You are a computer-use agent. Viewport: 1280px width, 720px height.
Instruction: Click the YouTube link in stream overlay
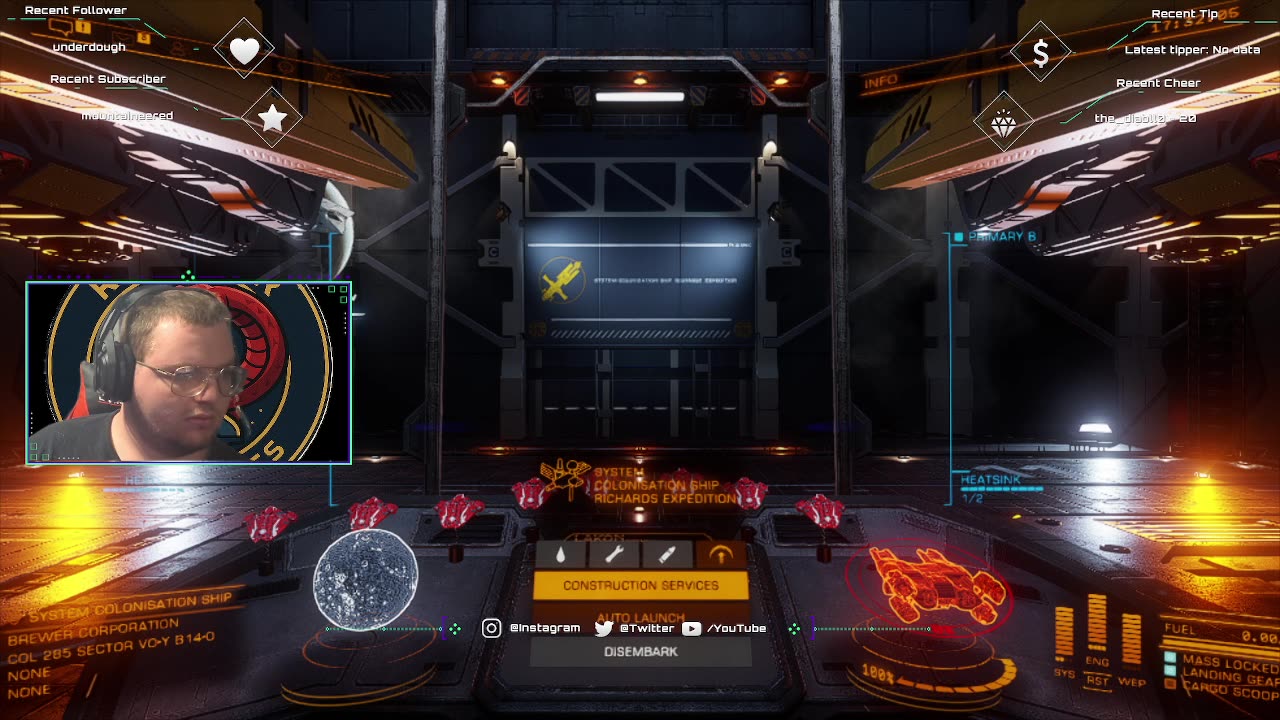point(724,628)
